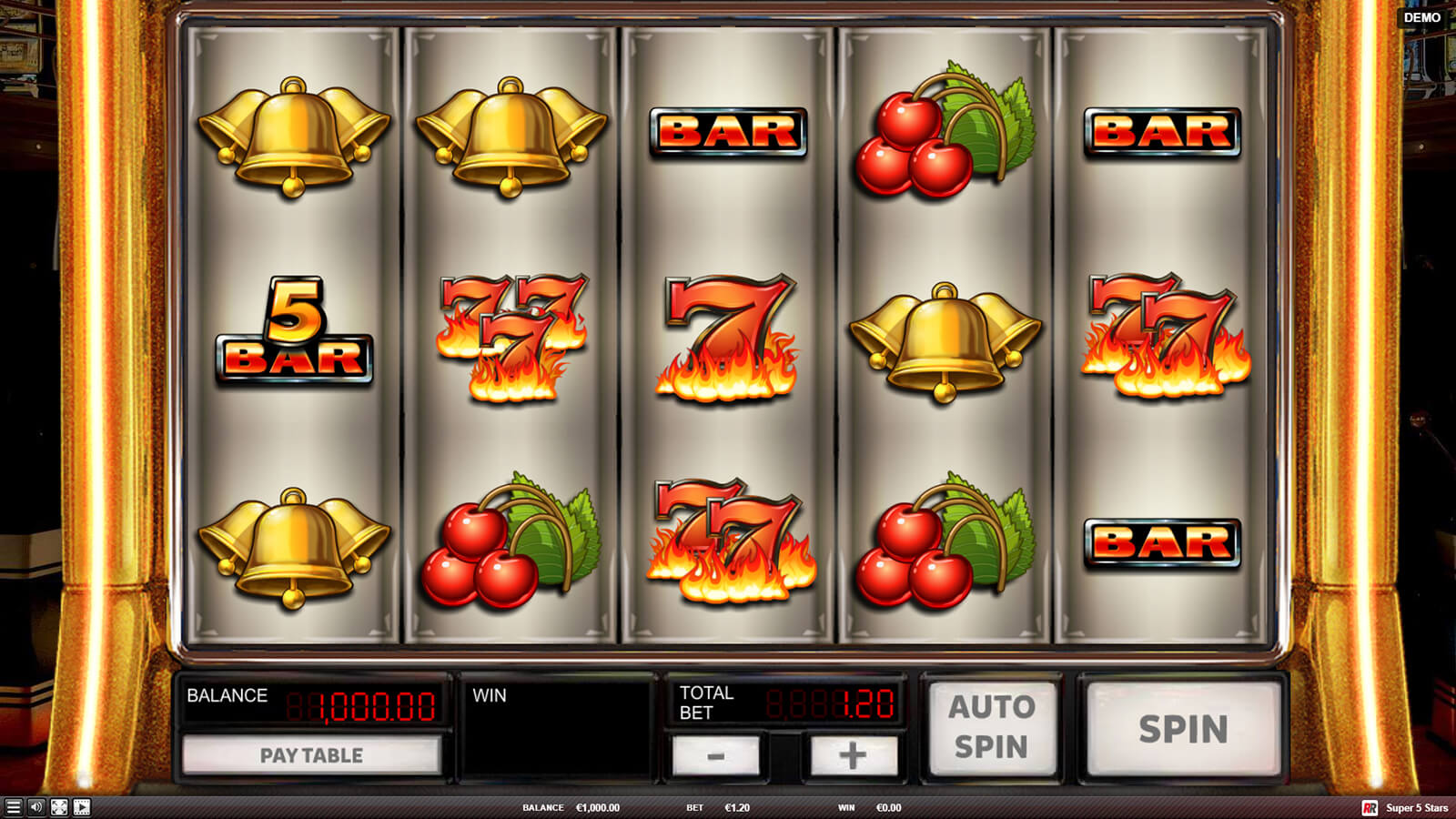Toggle sound with the speaker icon
The width and height of the screenshot is (1456, 819).
[x=35, y=807]
